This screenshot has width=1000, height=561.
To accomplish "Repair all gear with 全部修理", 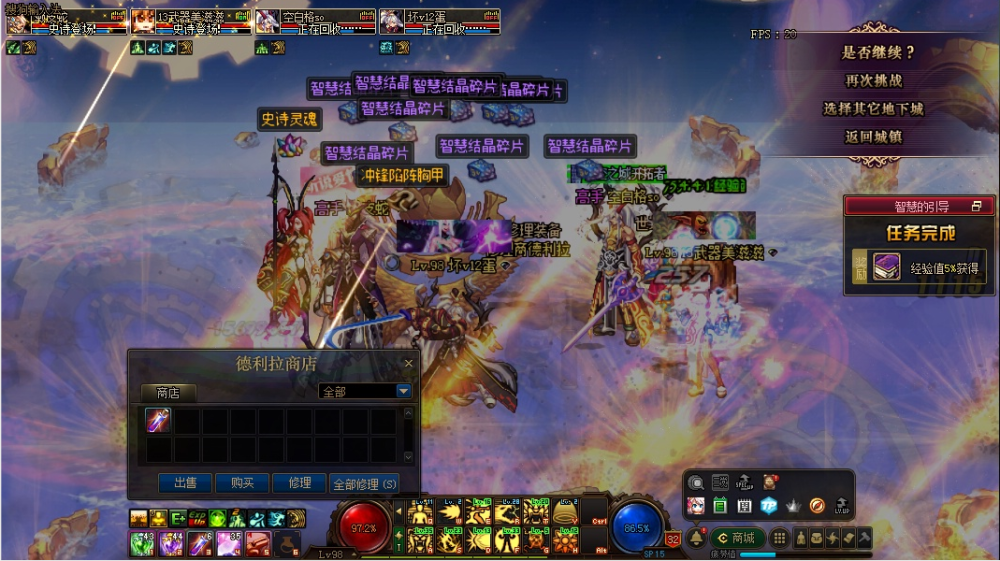I will [x=364, y=483].
